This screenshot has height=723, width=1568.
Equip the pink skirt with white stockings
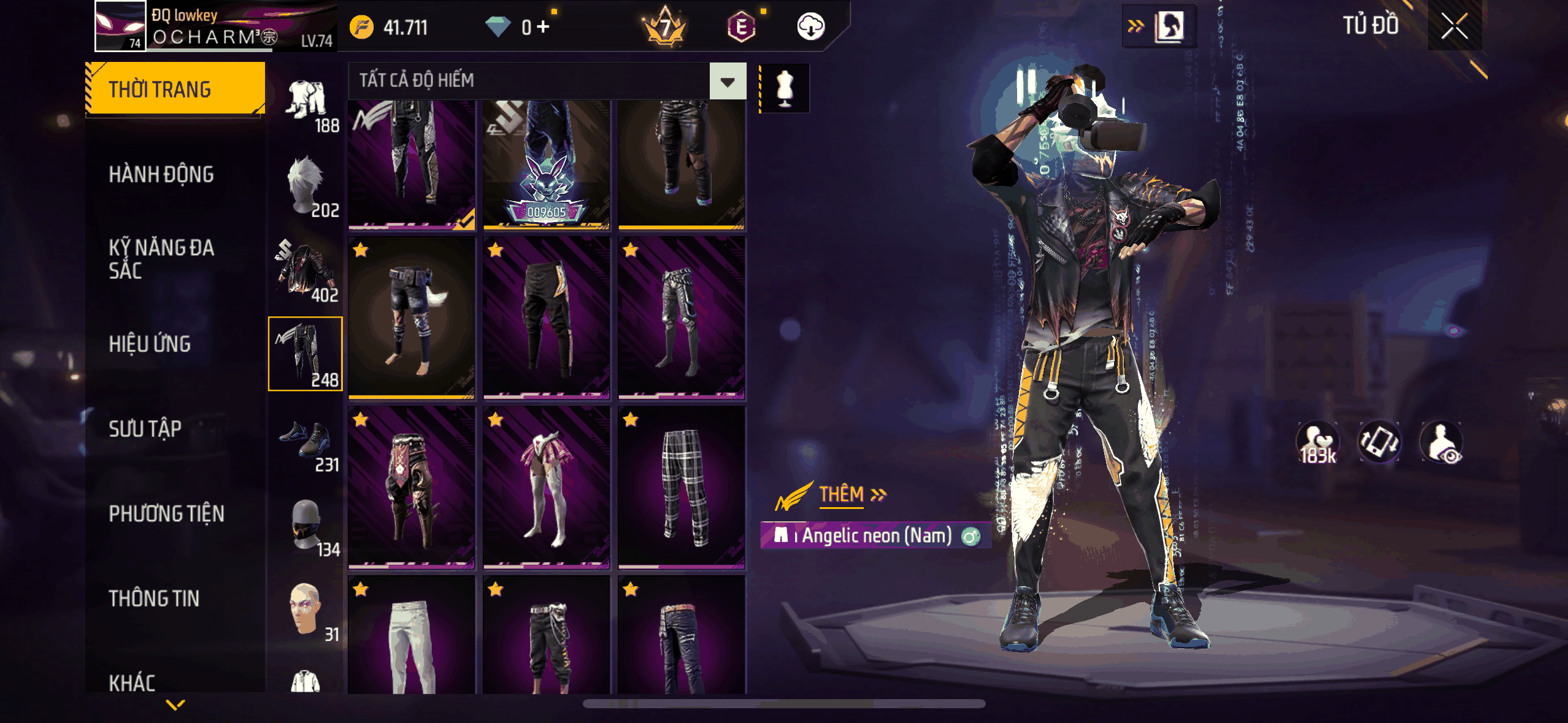pyautogui.click(x=547, y=487)
